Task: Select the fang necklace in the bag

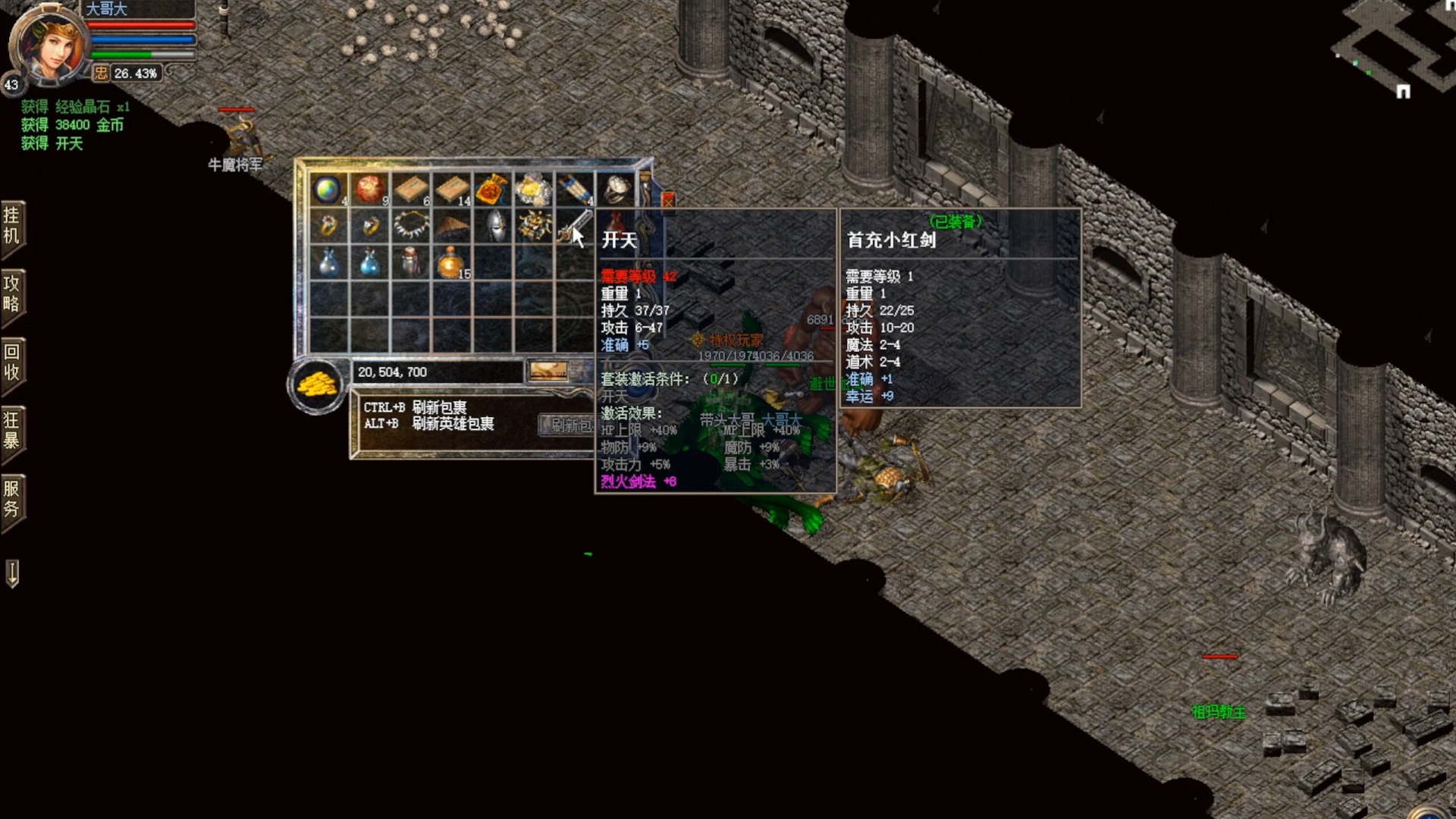Action: (410, 225)
